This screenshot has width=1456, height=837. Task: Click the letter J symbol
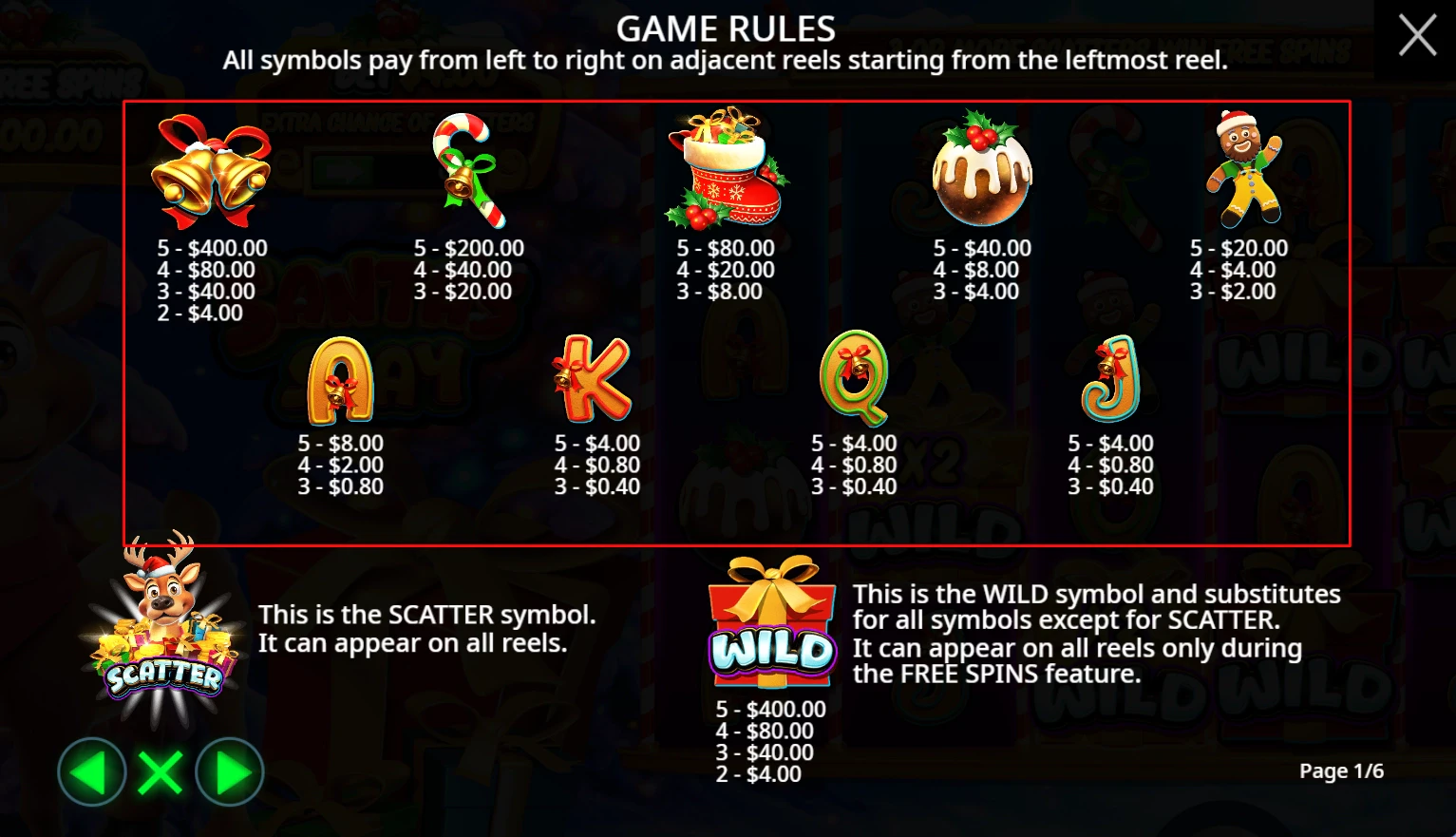coord(1109,380)
